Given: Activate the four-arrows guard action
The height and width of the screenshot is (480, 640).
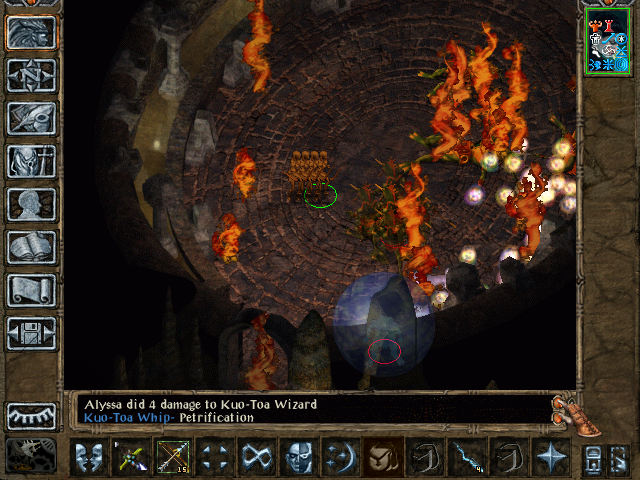Looking at the screenshot, I should 214,458.
